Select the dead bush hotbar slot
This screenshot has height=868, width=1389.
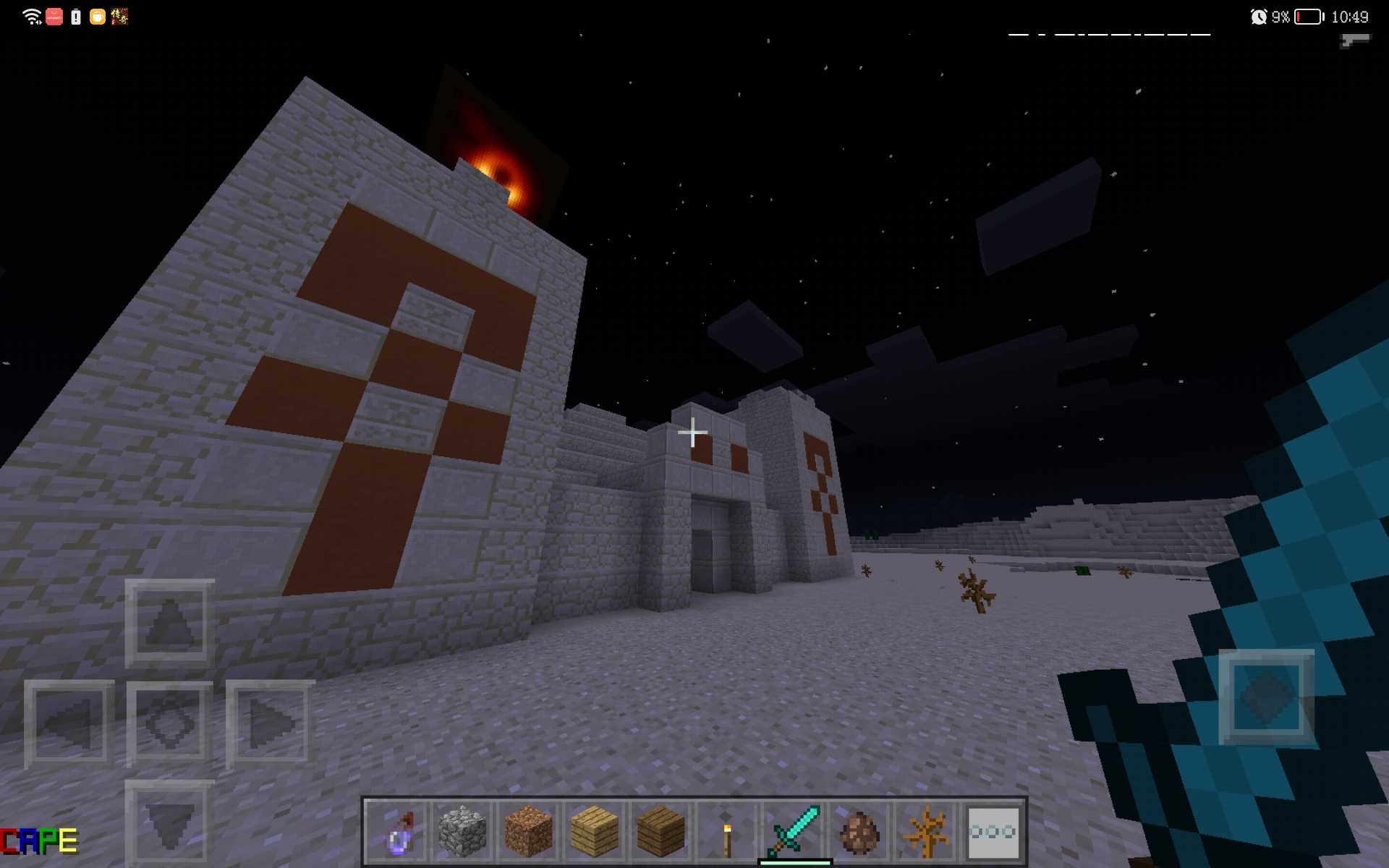coord(926,832)
